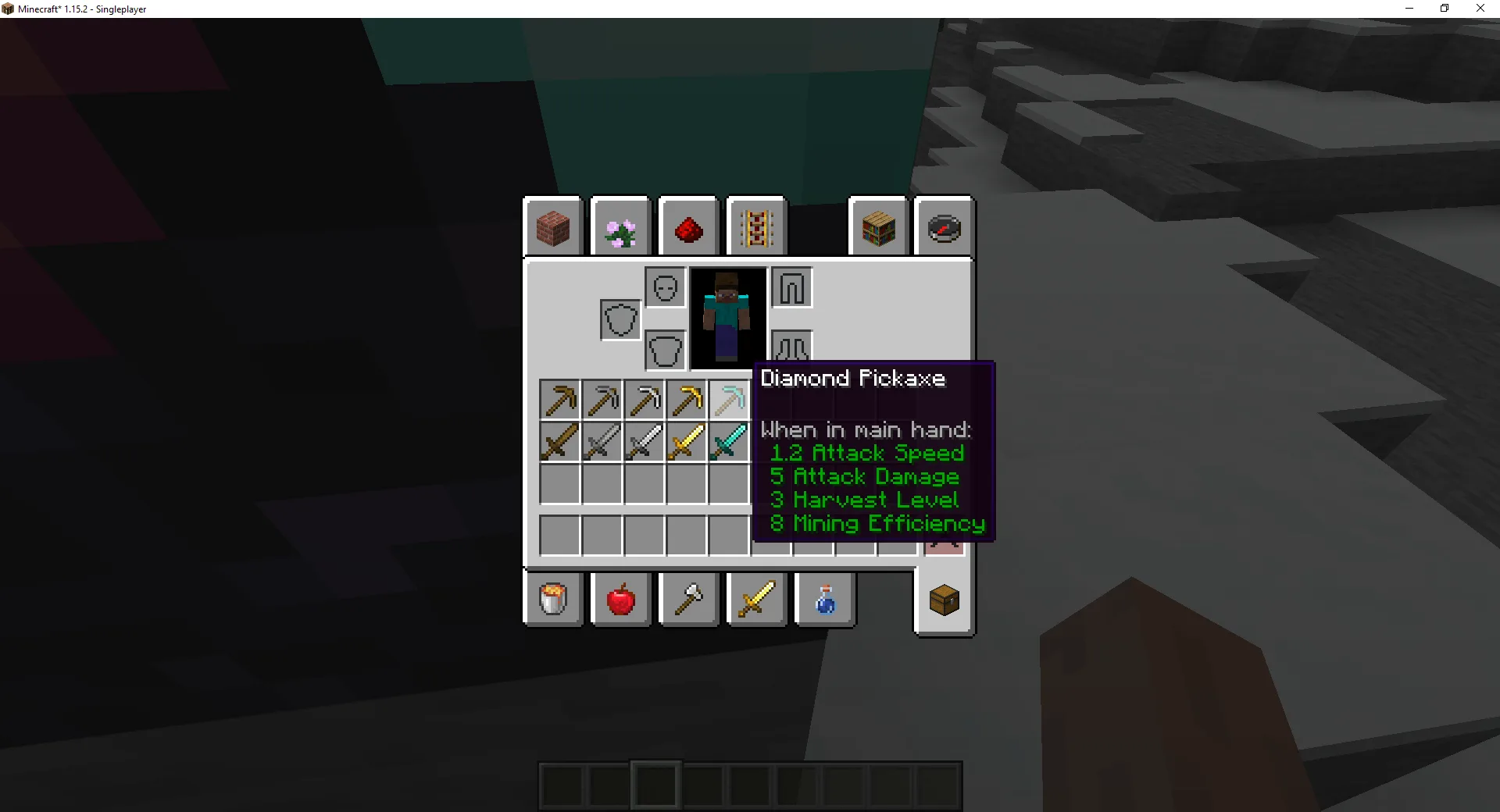
Task: Click the empty helmet armor slot
Action: pyautogui.click(x=665, y=287)
